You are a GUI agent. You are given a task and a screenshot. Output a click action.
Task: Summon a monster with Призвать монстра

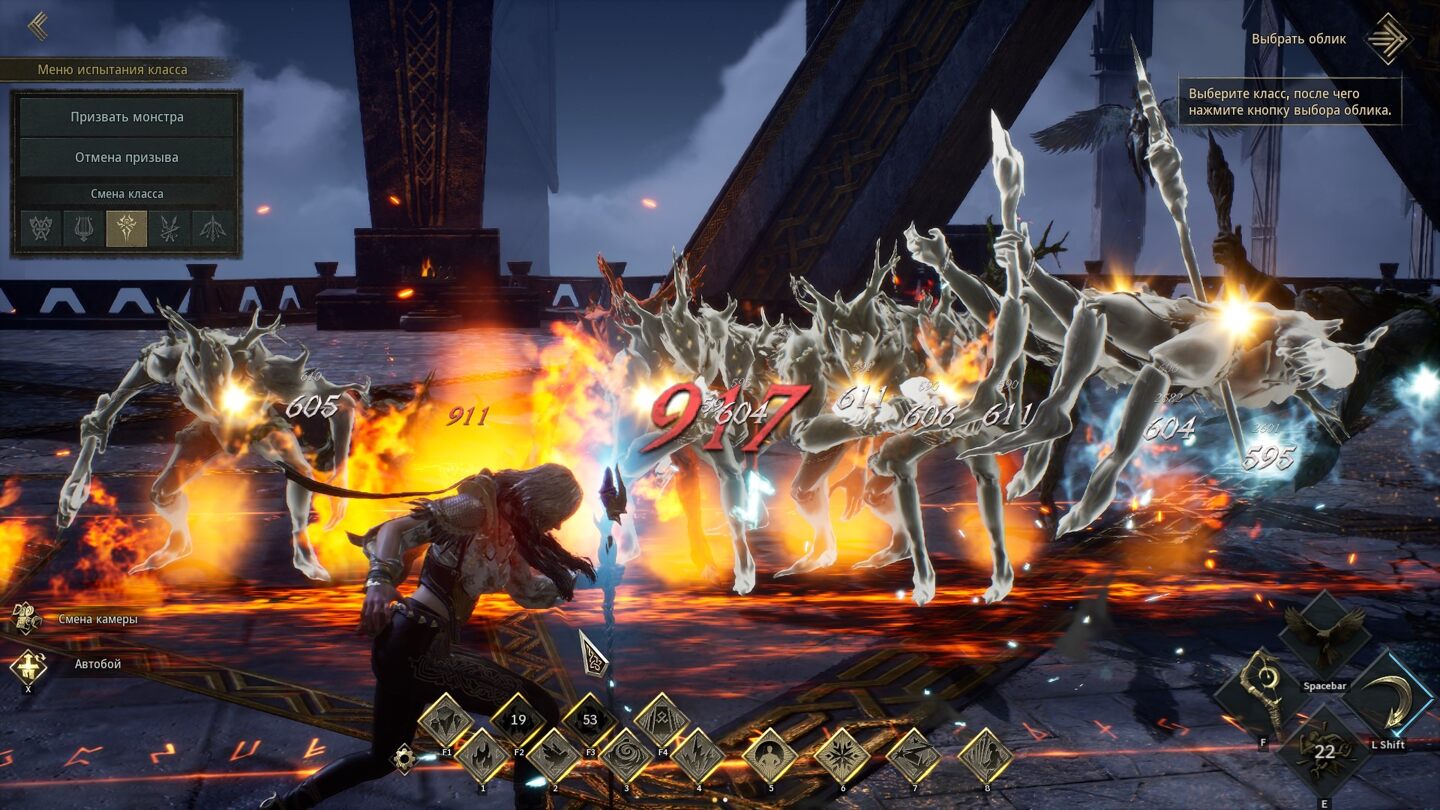click(x=127, y=117)
